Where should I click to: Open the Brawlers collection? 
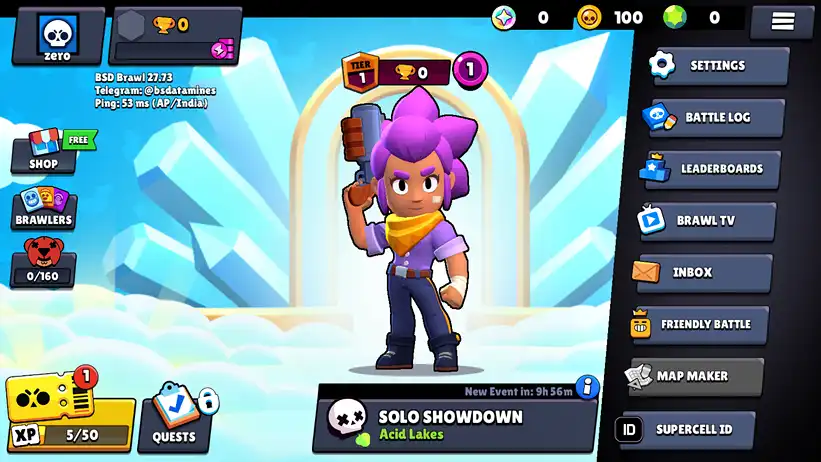[x=44, y=208]
